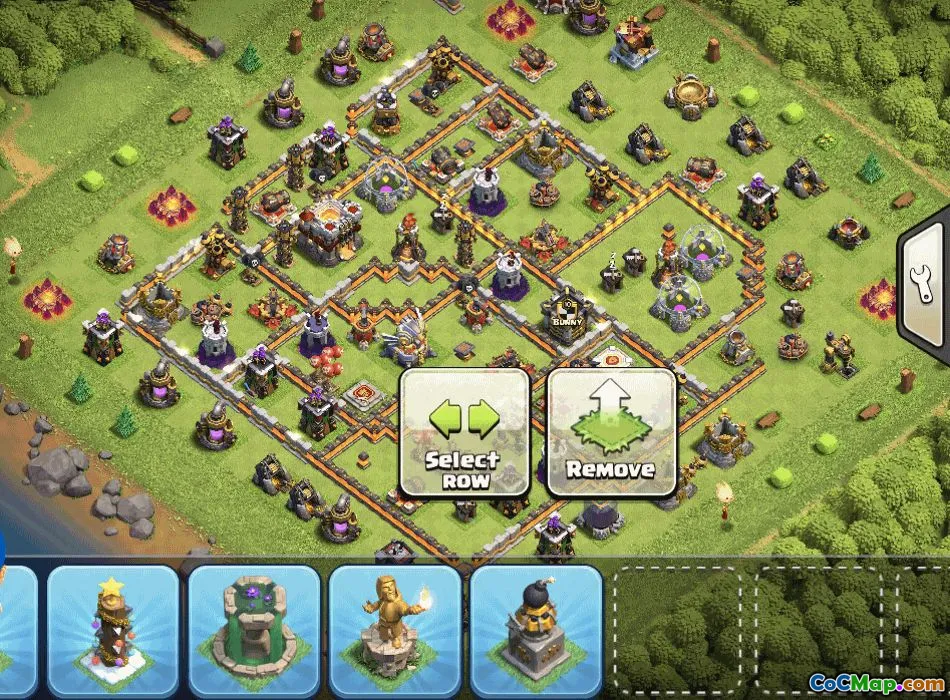
Task: Open the wrench tools side tab
Action: click(925, 287)
